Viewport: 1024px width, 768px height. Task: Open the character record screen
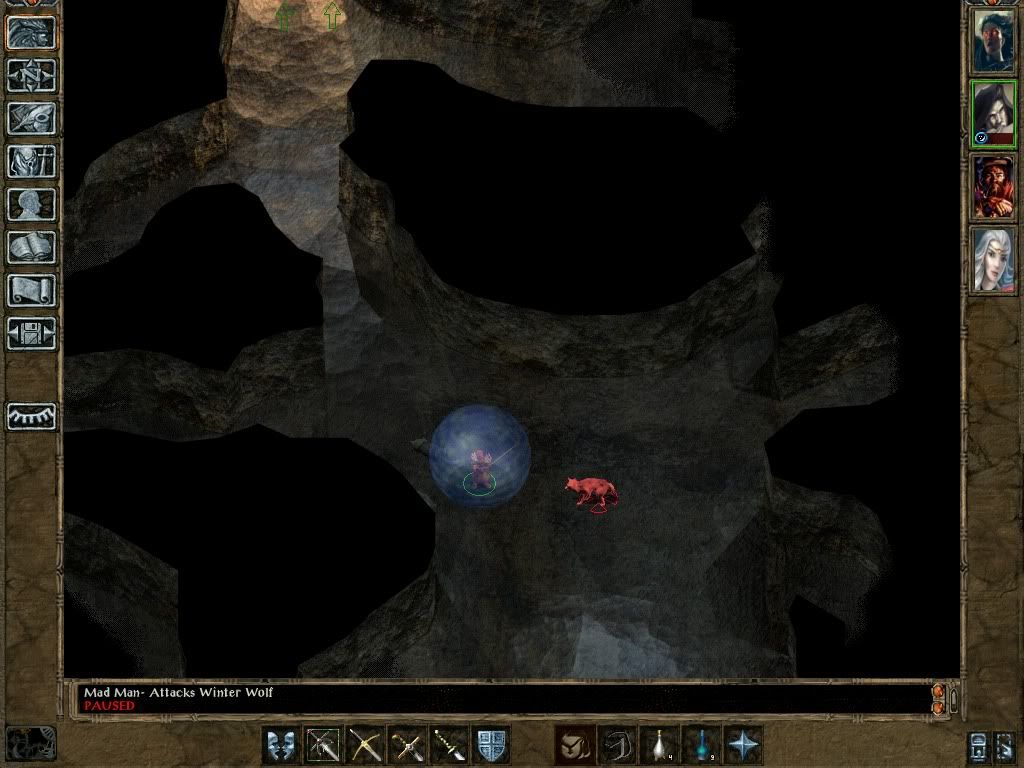coord(31,204)
